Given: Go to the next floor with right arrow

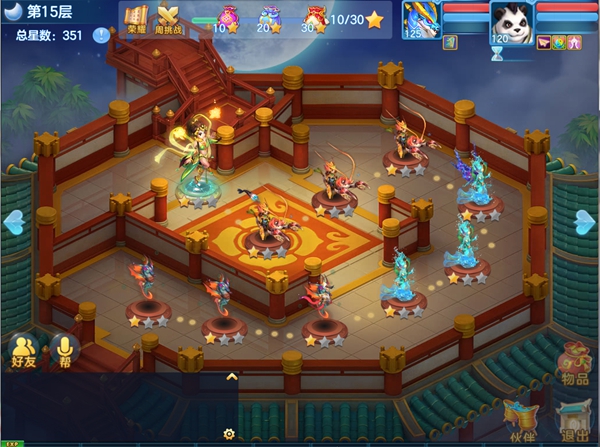Looking at the screenshot, I should (586, 219).
